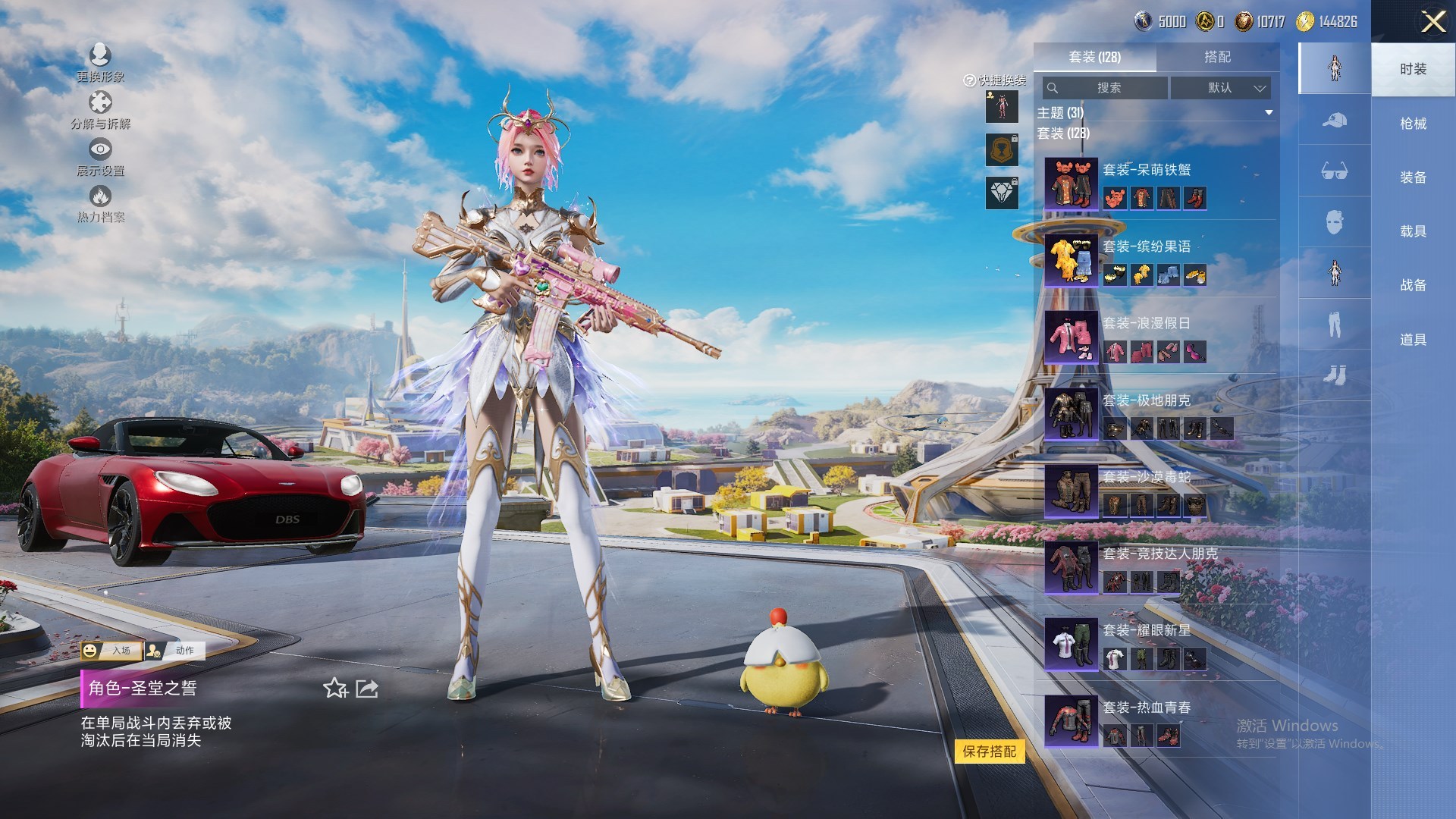Click the share arrow icon
This screenshot has height=819, width=1456.
[367, 689]
